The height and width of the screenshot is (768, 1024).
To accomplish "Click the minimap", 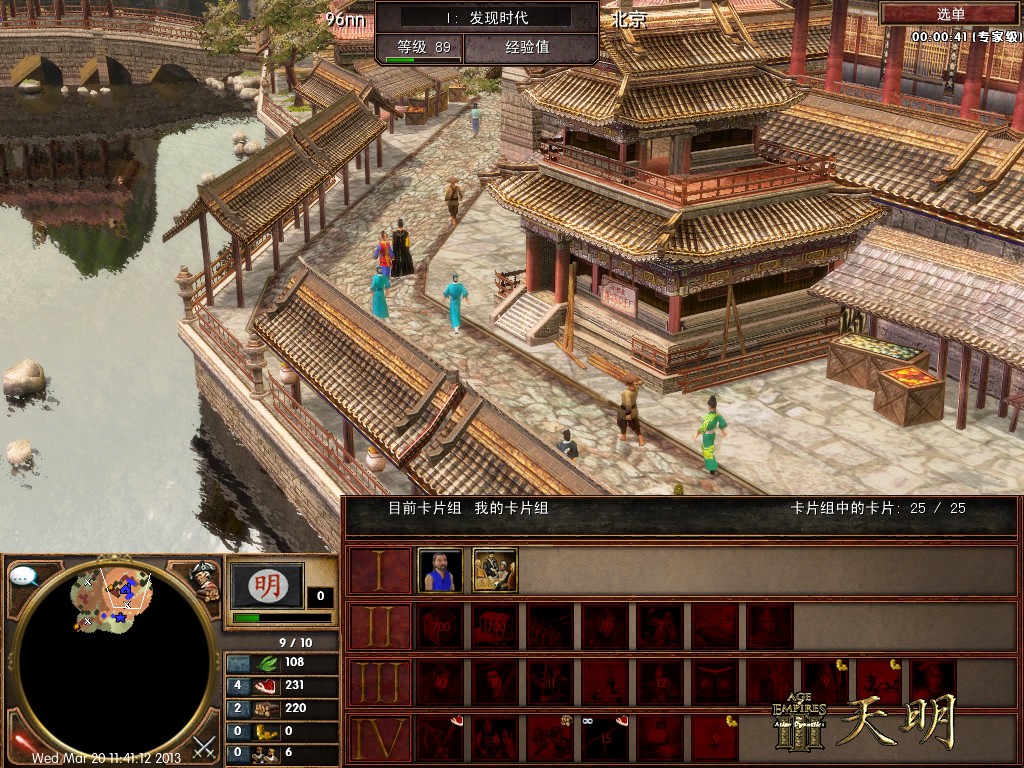I will [x=115, y=660].
